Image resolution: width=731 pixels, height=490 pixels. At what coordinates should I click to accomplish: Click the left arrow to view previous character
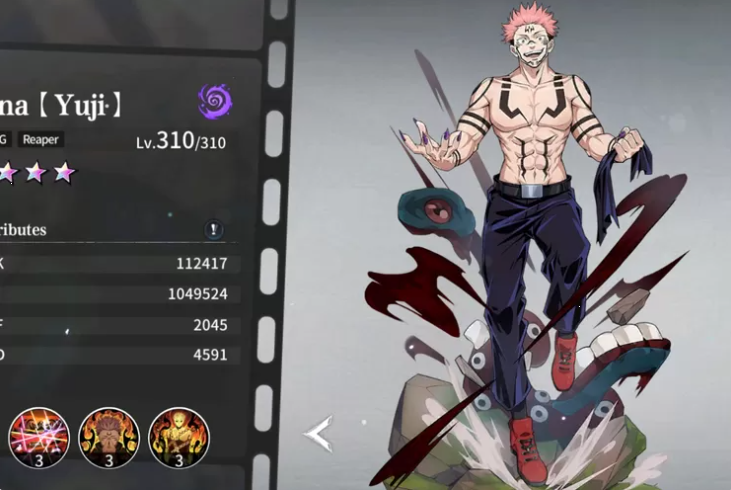click(318, 434)
